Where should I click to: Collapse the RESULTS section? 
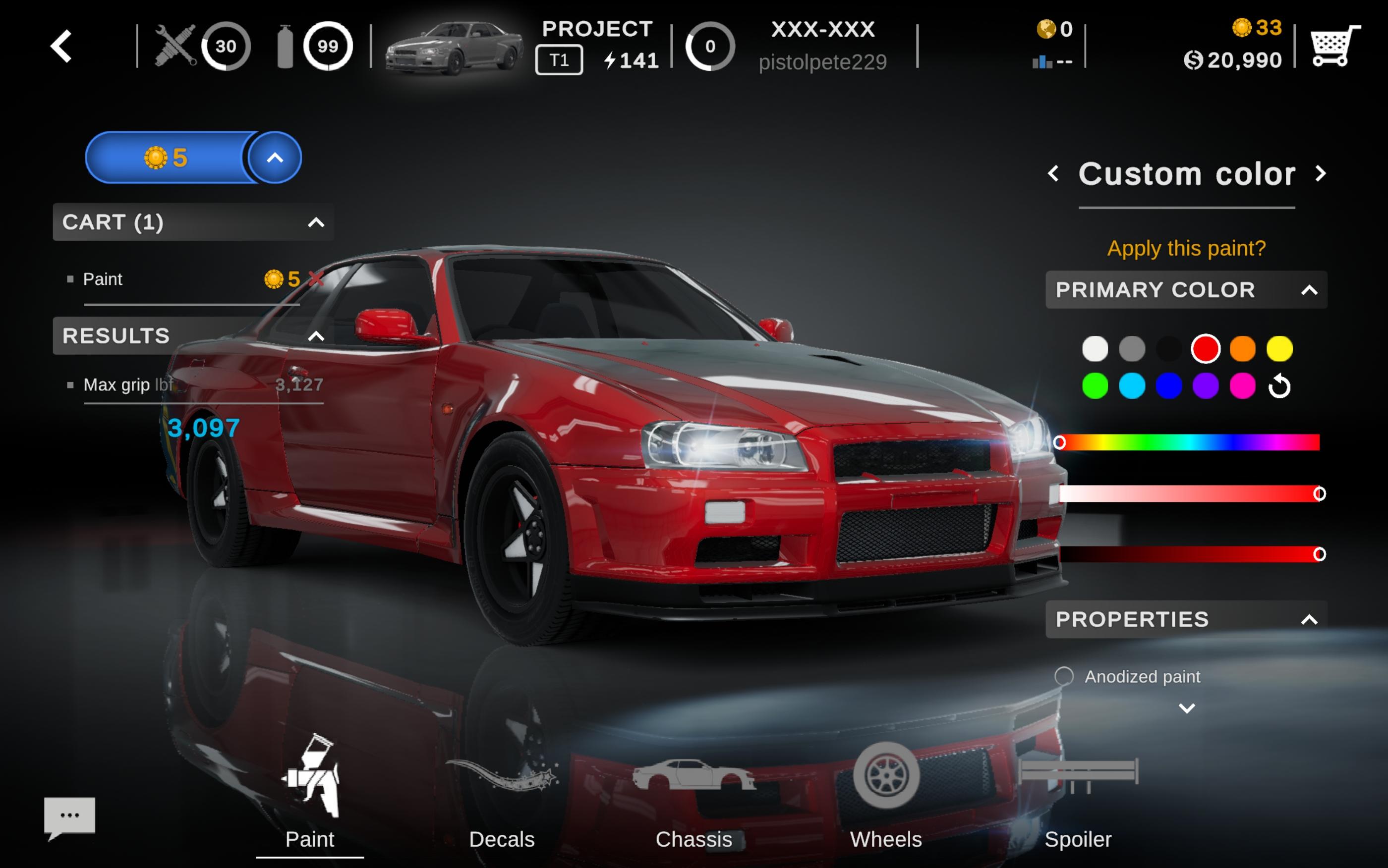click(x=315, y=336)
